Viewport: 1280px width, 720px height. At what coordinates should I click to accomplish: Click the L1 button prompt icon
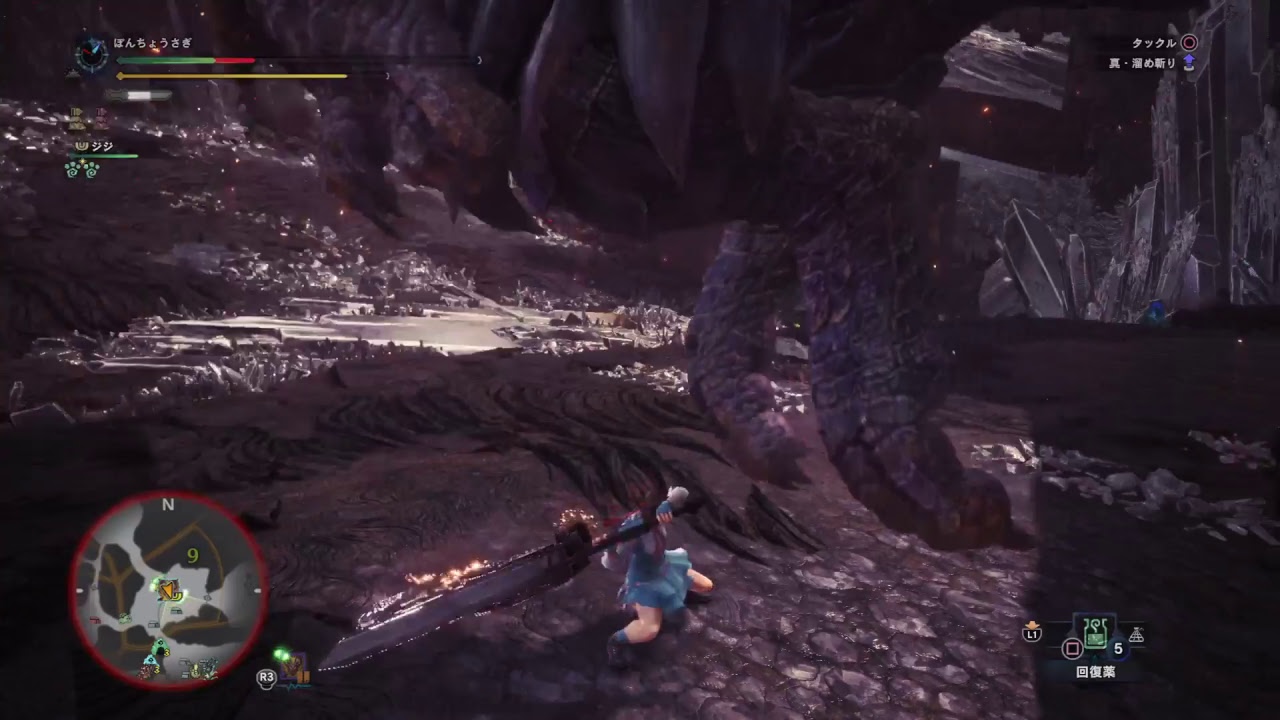coord(1032,633)
